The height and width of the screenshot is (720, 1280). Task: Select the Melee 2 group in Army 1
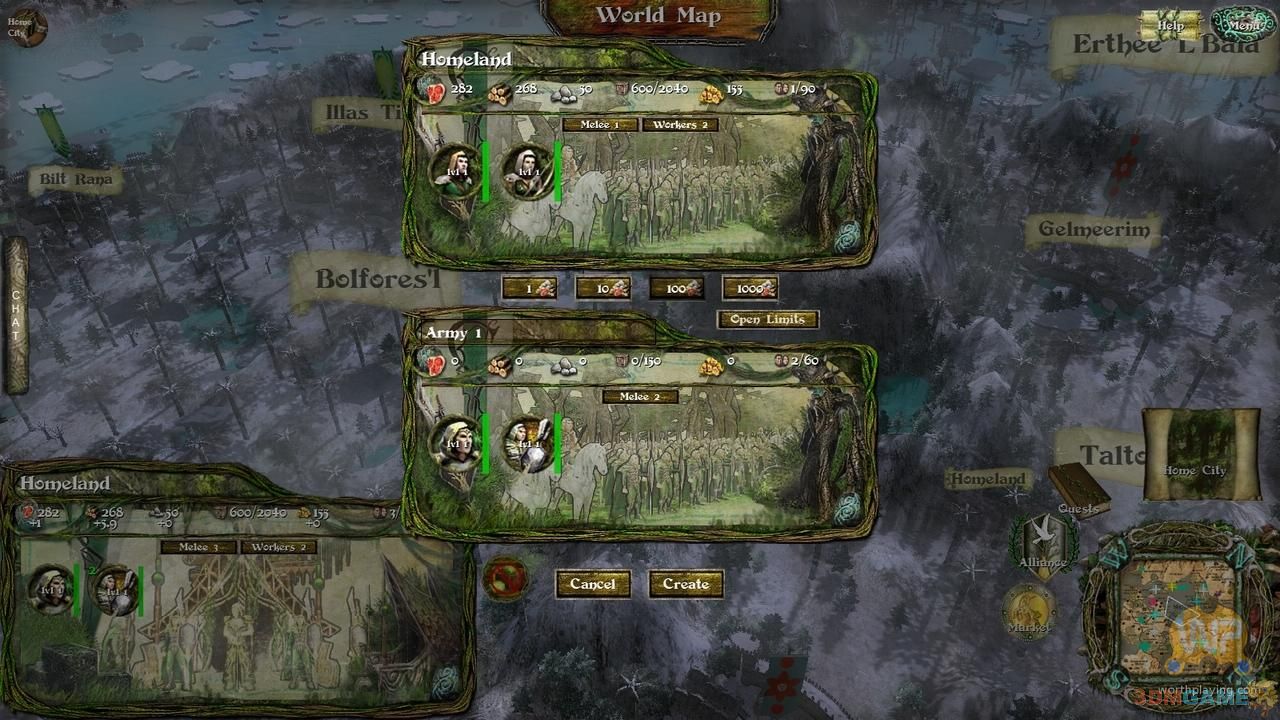coord(640,397)
